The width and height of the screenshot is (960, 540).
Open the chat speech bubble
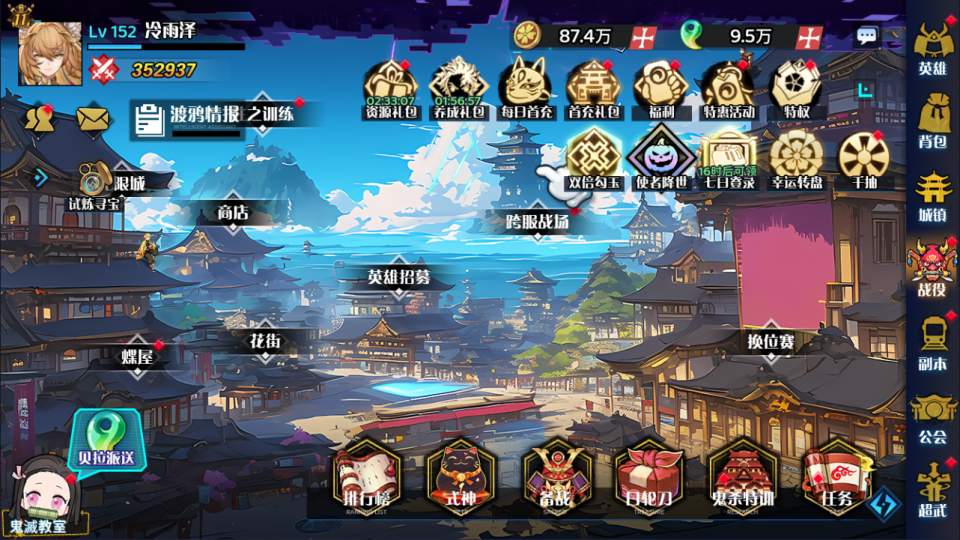(867, 36)
